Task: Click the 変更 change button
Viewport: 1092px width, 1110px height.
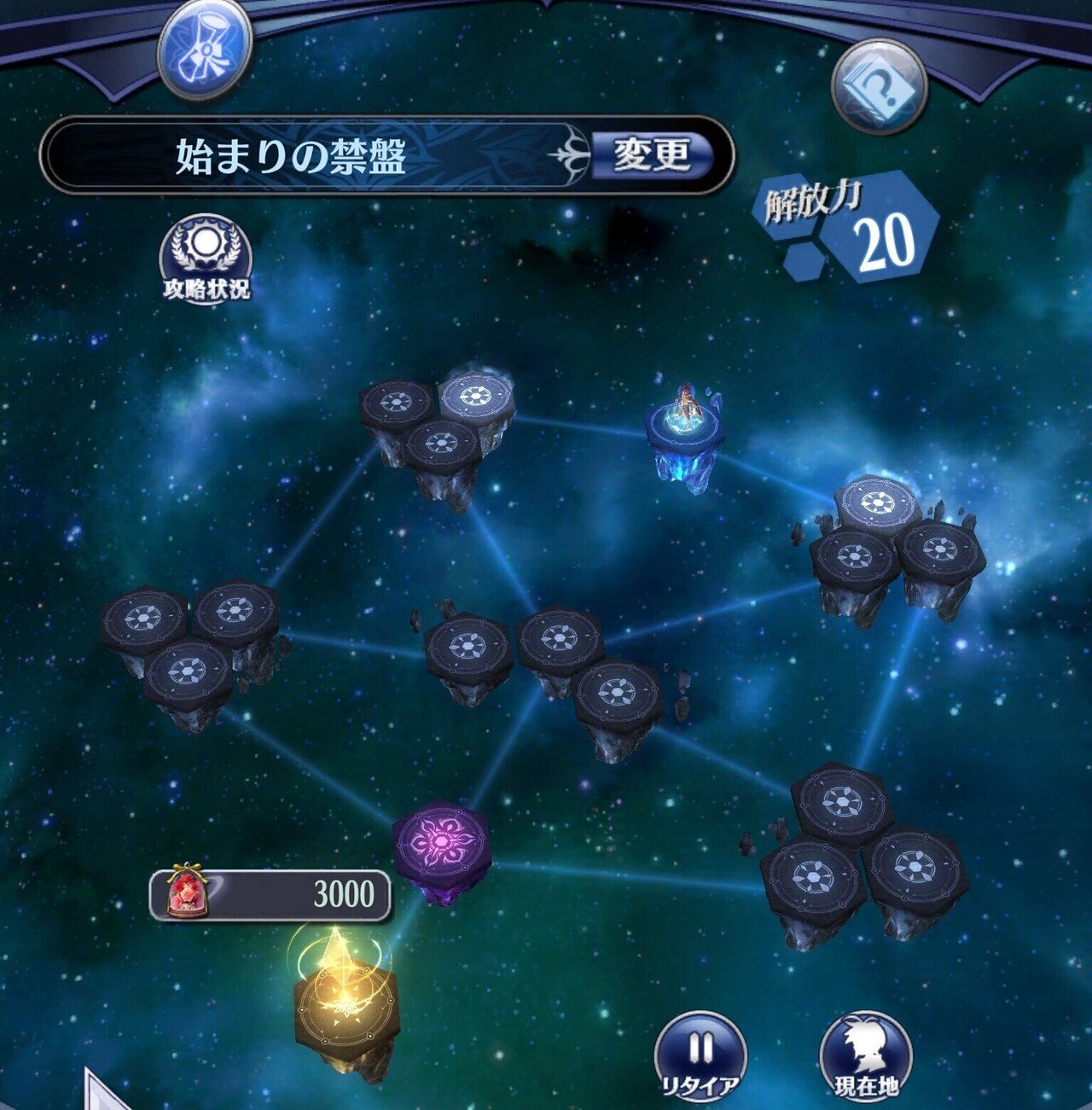Action: pos(653,155)
